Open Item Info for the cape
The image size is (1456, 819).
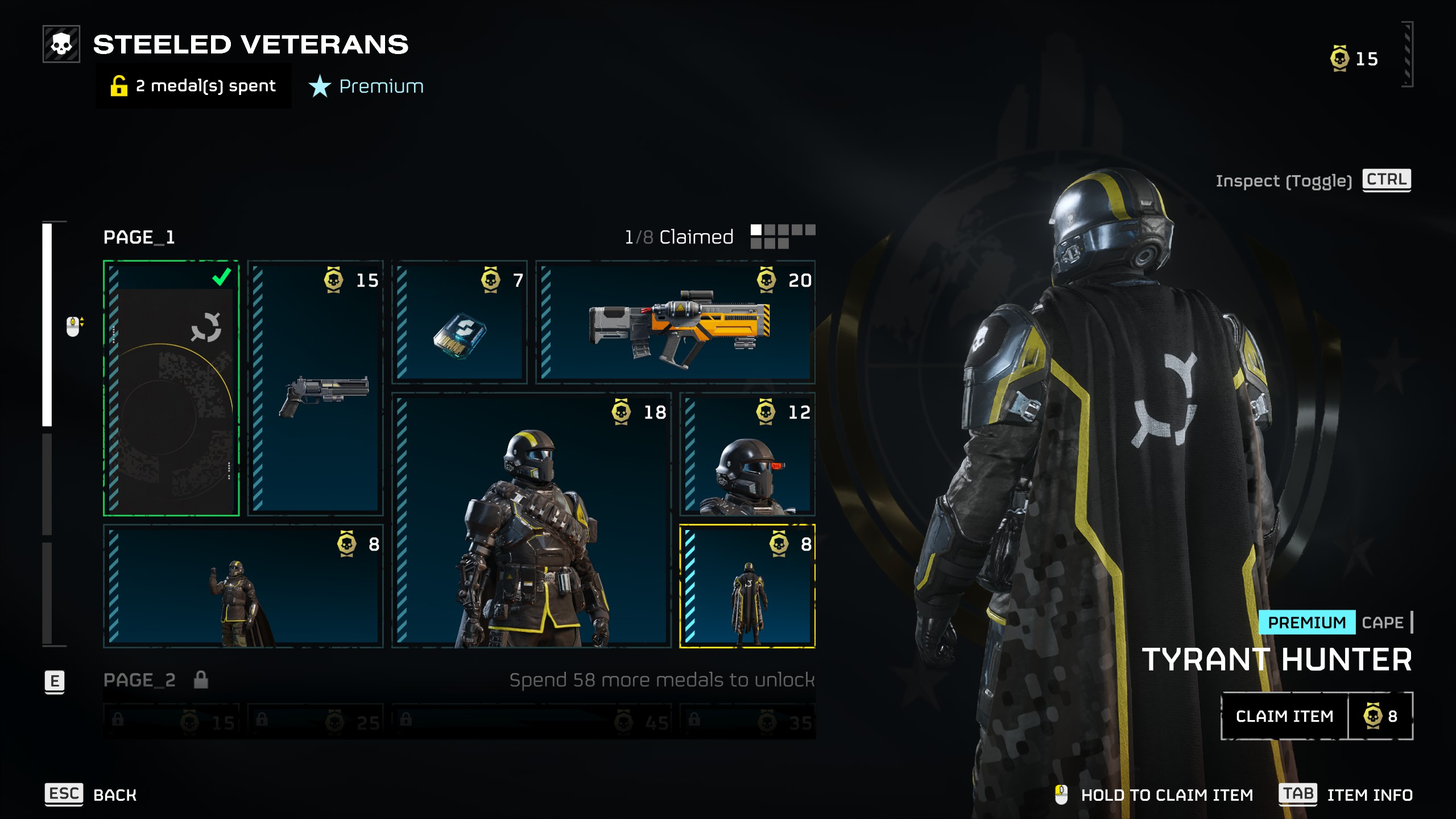tap(1346, 795)
